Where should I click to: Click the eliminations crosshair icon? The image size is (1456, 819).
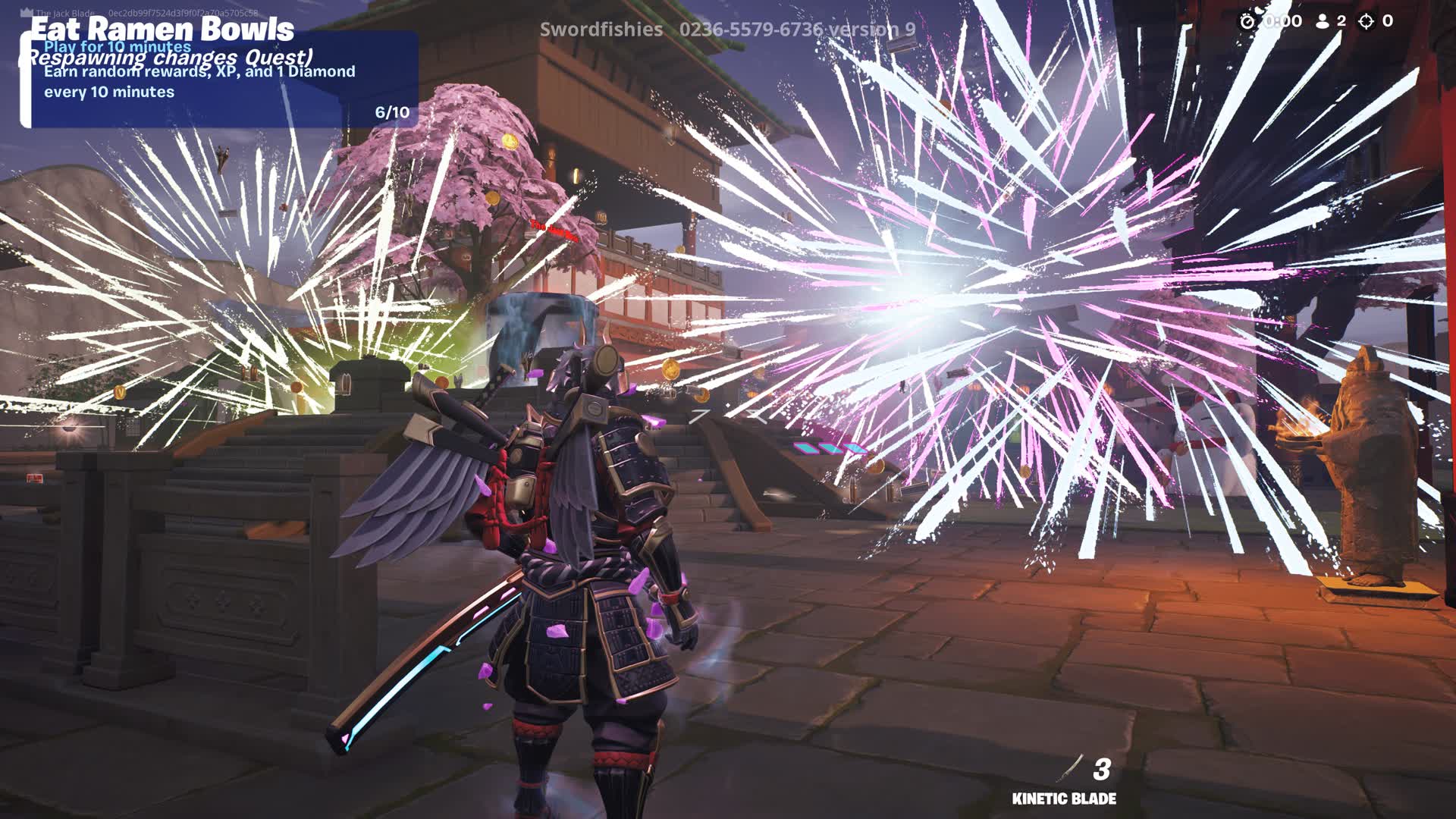point(1366,21)
